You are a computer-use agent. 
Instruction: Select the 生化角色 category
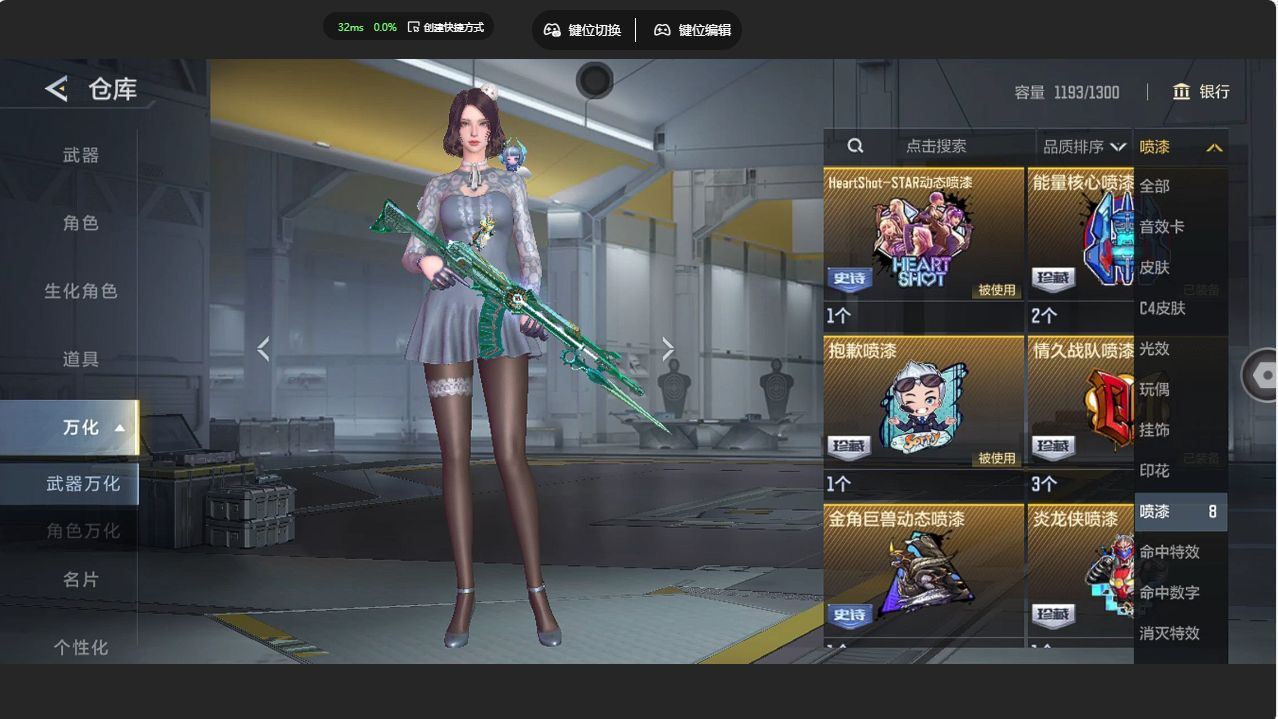click(81, 291)
